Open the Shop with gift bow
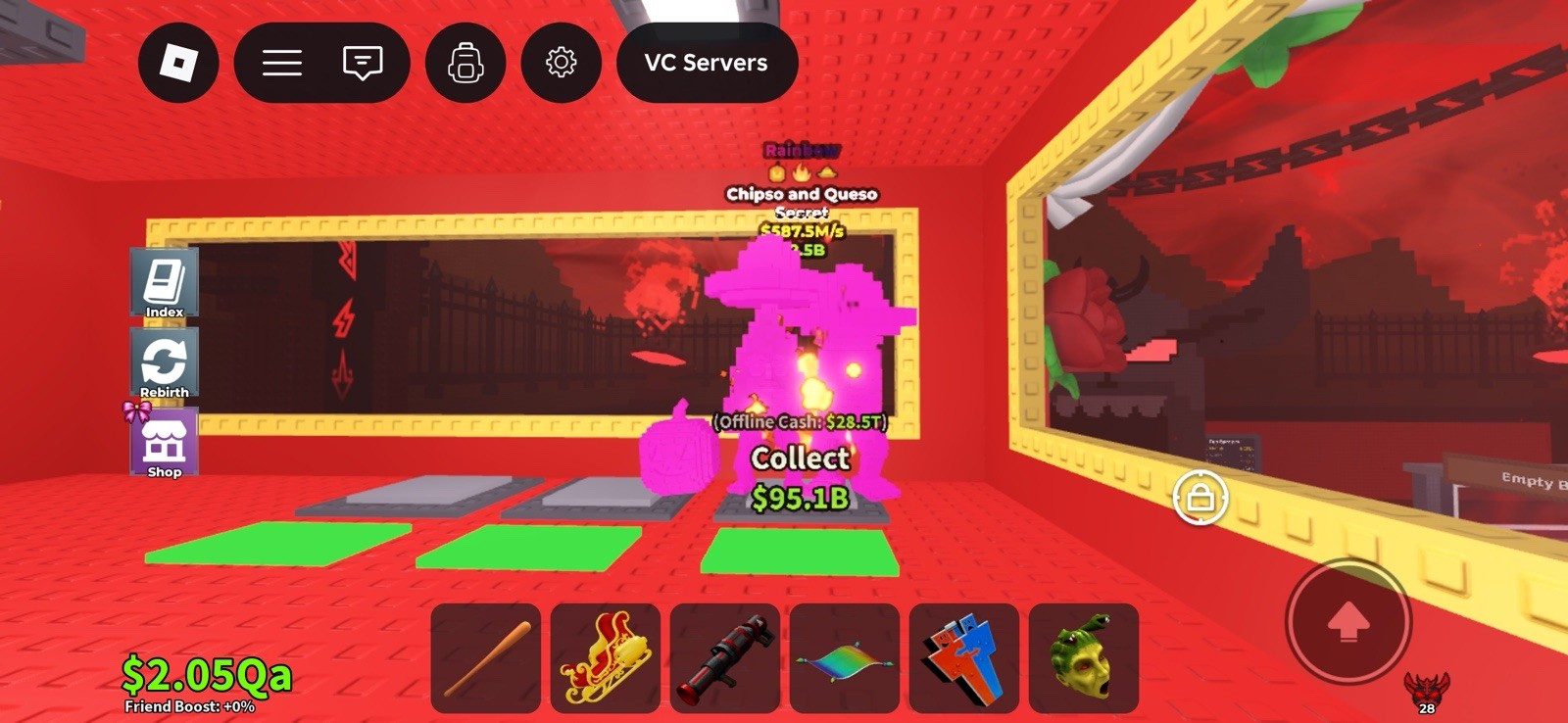1568x723 pixels. click(x=164, y=444)
